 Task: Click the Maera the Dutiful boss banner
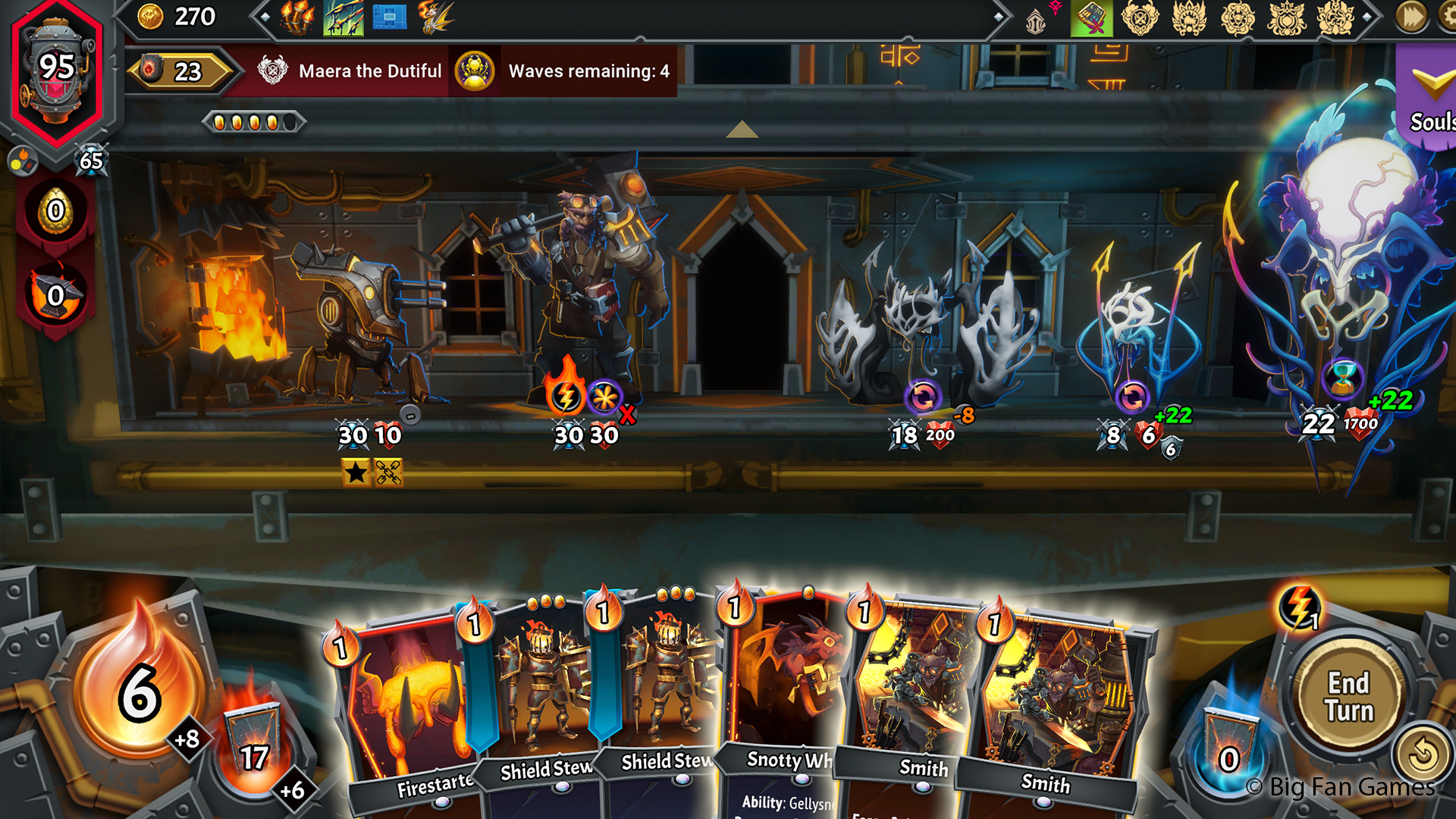(350, 71)
